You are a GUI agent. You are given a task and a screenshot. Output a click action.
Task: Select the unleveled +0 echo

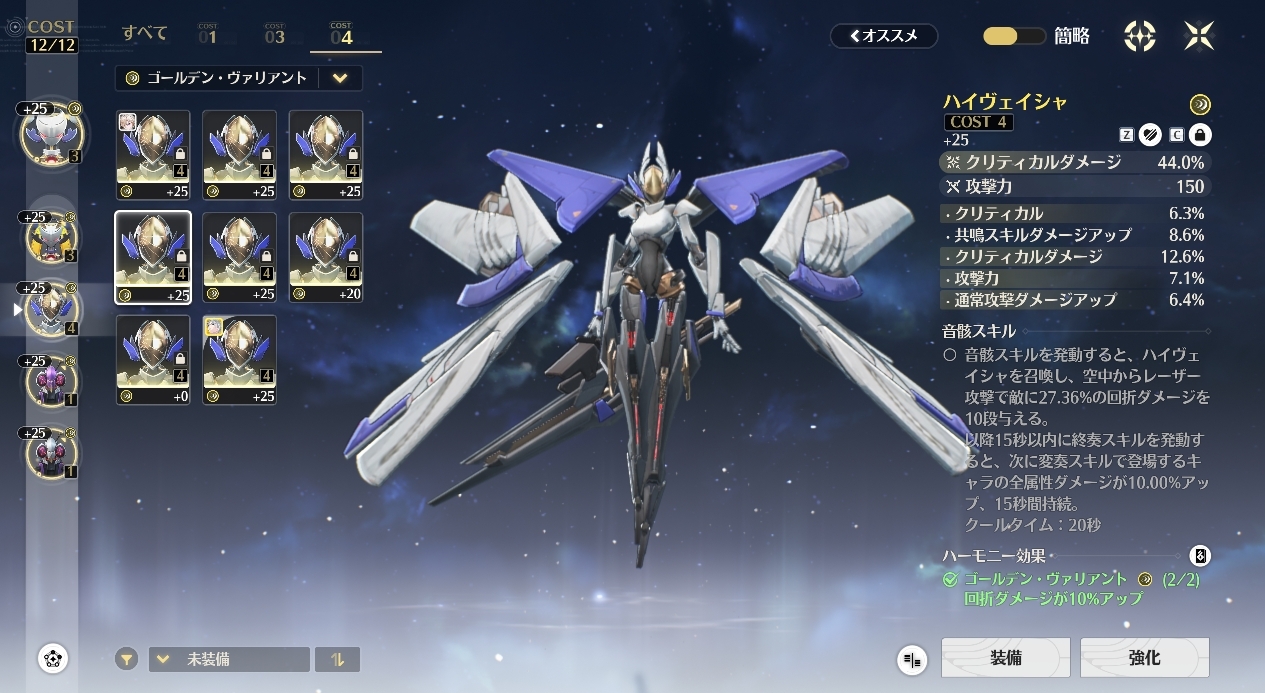coord(153,360)
